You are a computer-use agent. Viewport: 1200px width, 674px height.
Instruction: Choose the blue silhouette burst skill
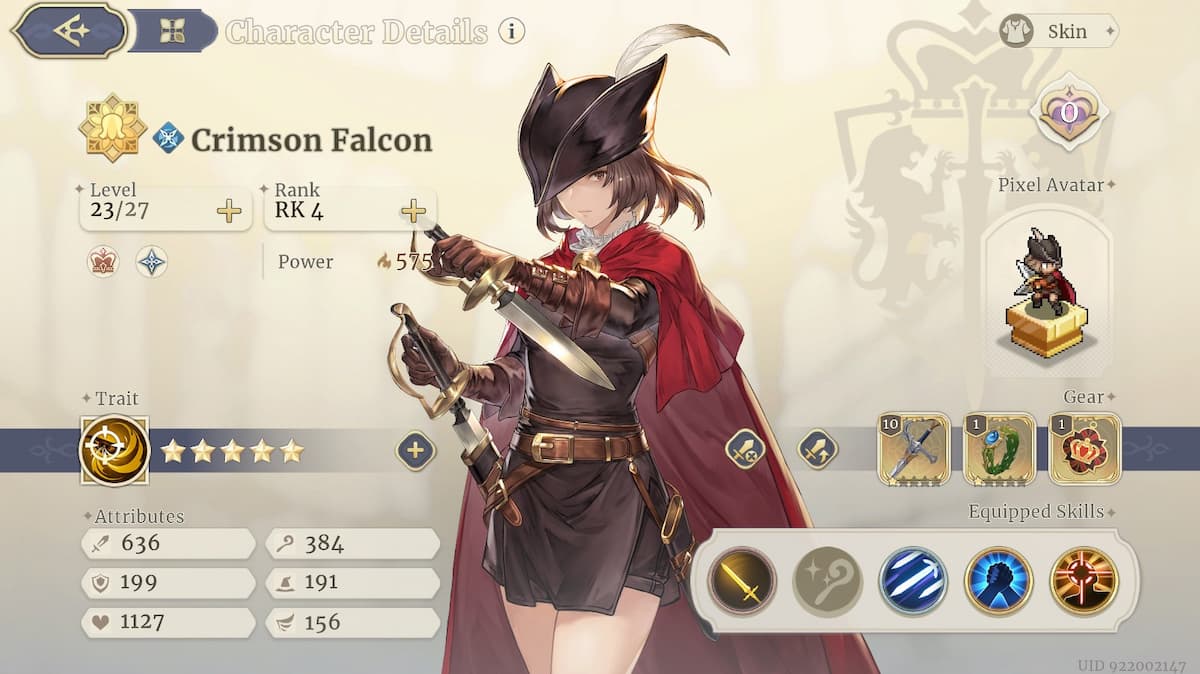pyautogui.click(x=999, y=581)
